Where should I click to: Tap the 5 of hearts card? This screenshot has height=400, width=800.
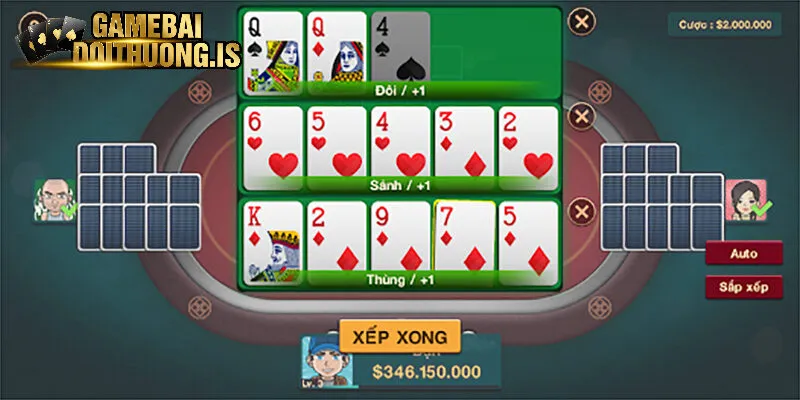point(336,143)
